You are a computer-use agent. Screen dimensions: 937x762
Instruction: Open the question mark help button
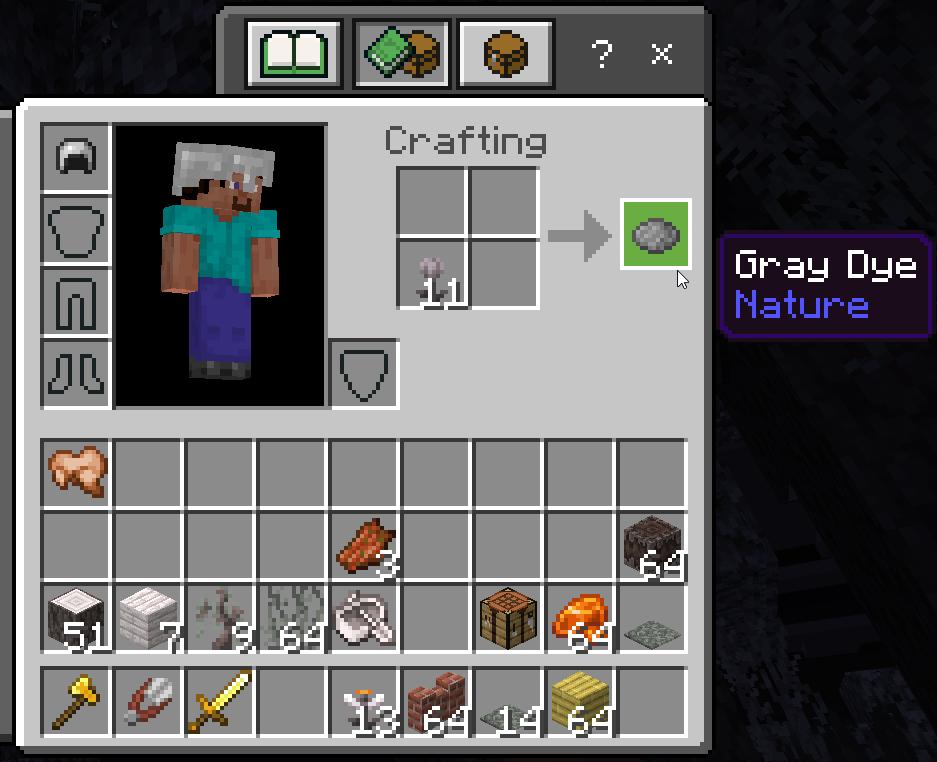[x=601, y=55]
